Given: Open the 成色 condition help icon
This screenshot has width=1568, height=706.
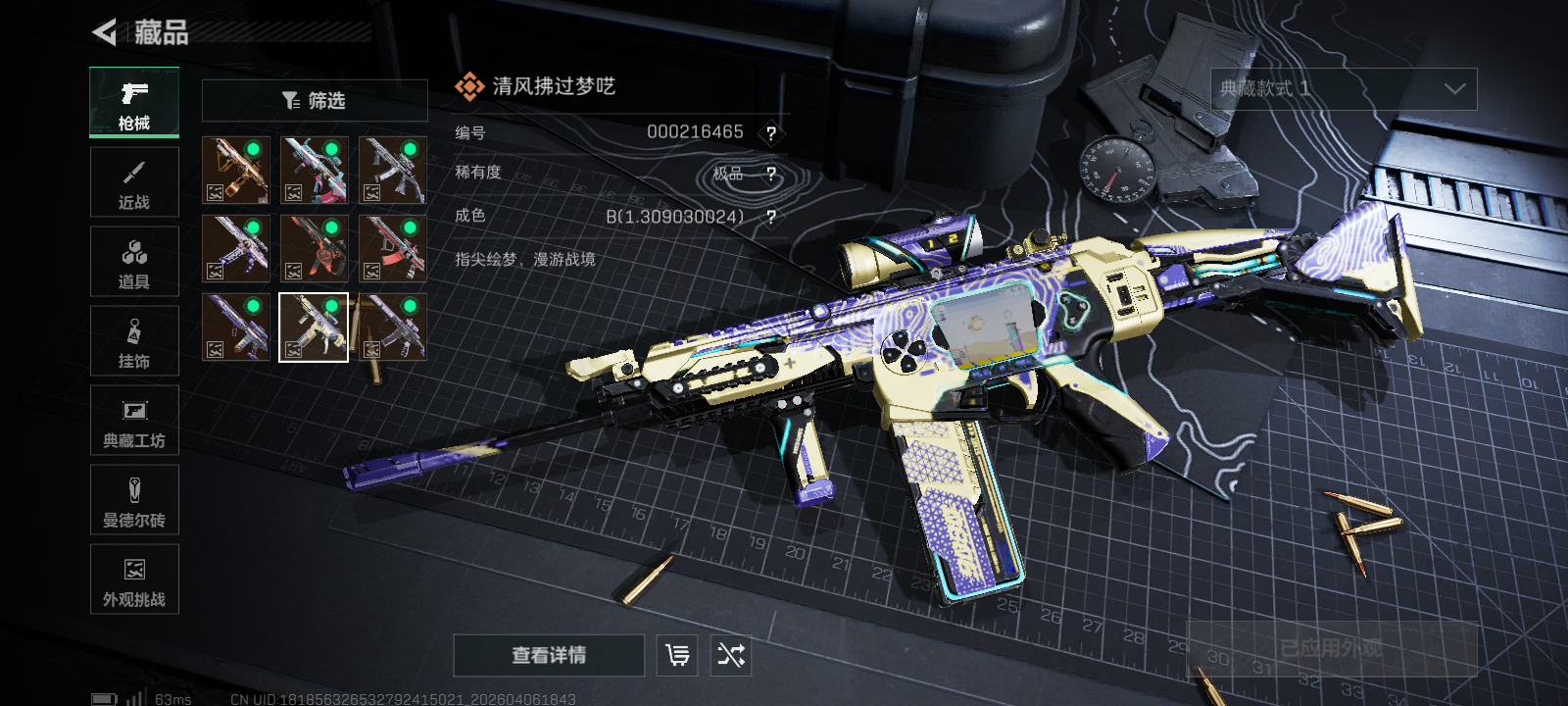Looking at the screenshot, I should pos(771,217).
